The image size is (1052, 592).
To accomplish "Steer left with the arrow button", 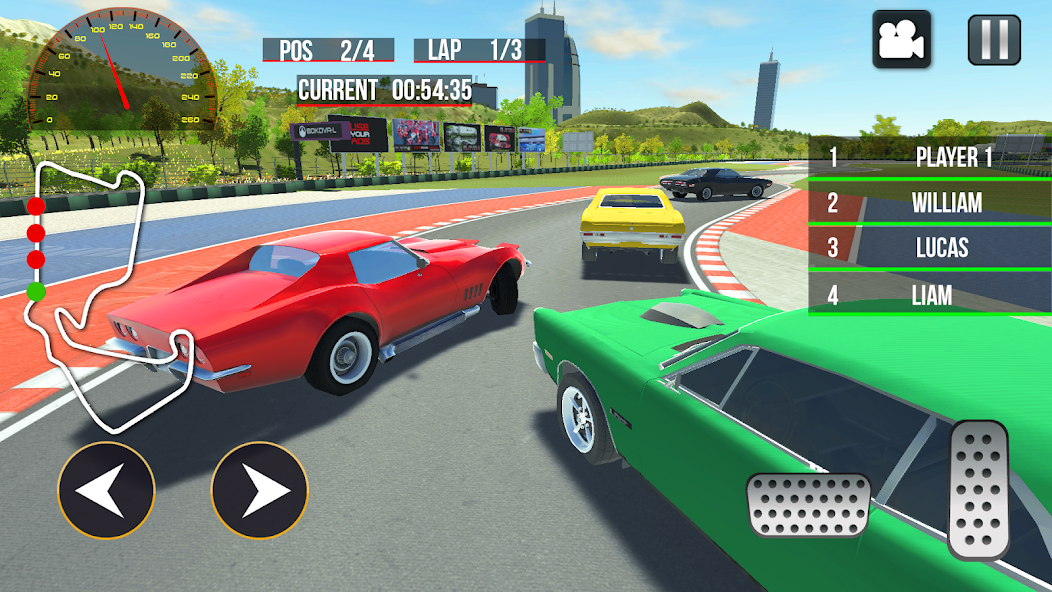I will 106,491.
